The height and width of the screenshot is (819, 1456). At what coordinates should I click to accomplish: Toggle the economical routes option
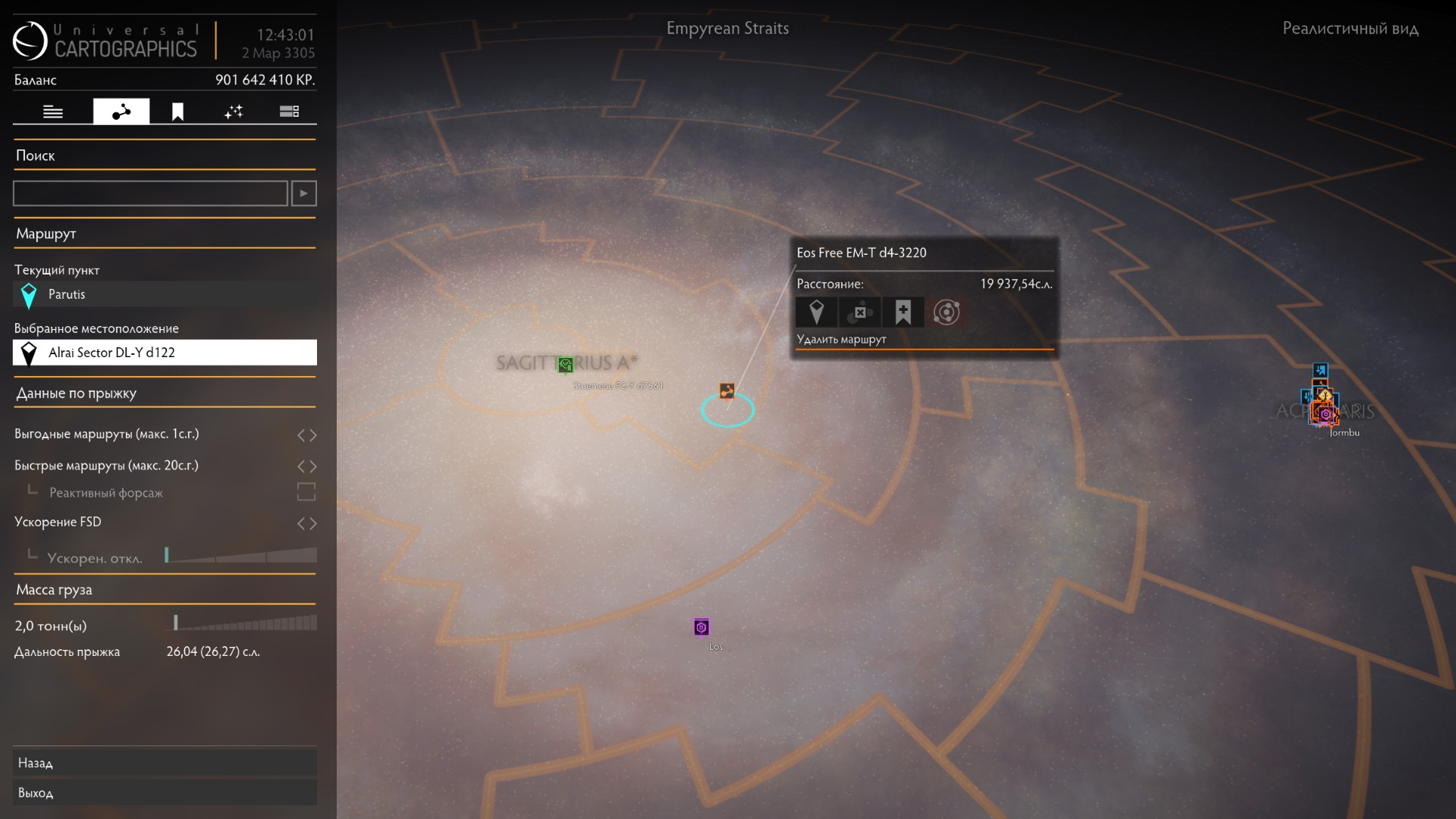[306, 435]
